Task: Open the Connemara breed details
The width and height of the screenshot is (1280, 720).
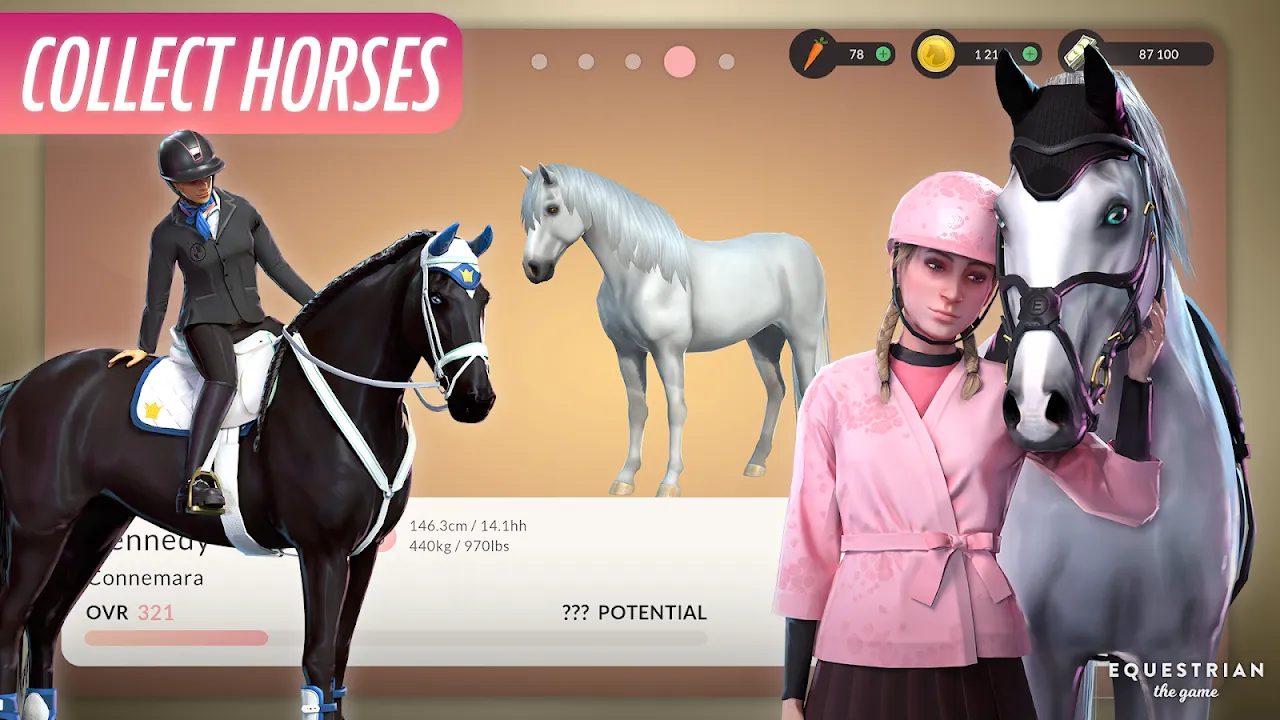Action: [x=146, y=577]
